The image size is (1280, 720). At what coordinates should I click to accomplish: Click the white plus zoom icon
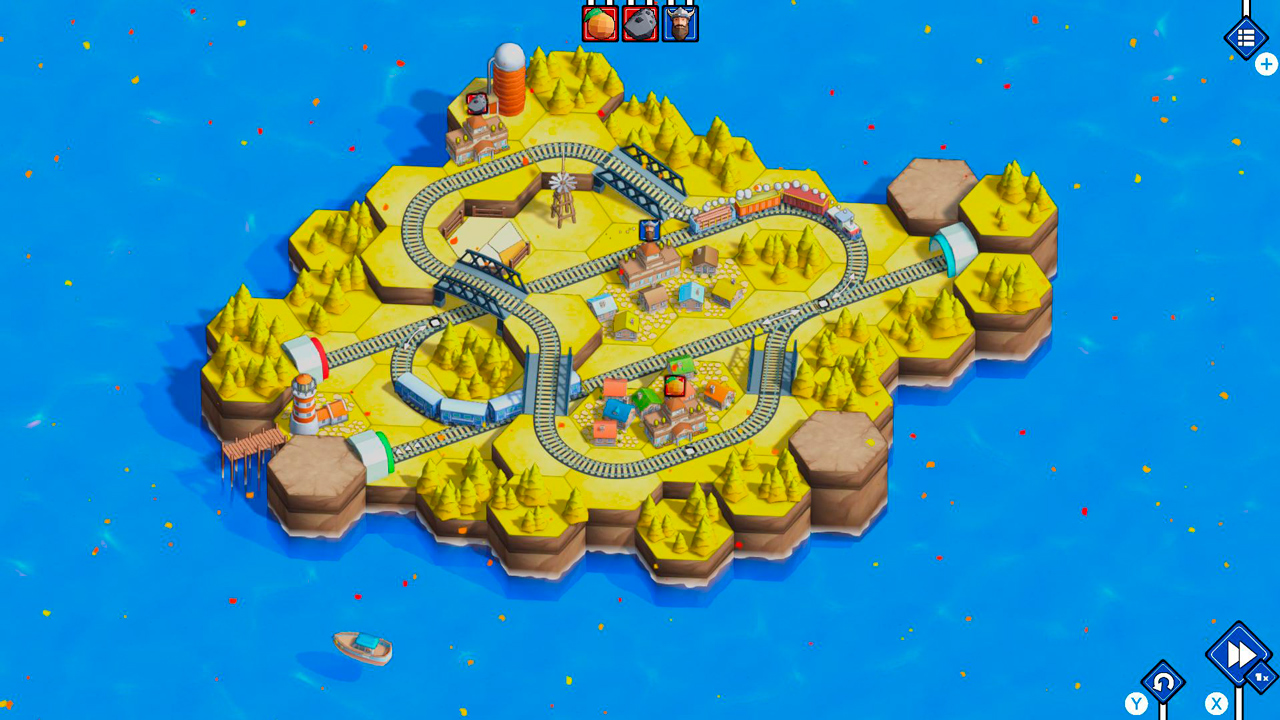point(1266,63)
